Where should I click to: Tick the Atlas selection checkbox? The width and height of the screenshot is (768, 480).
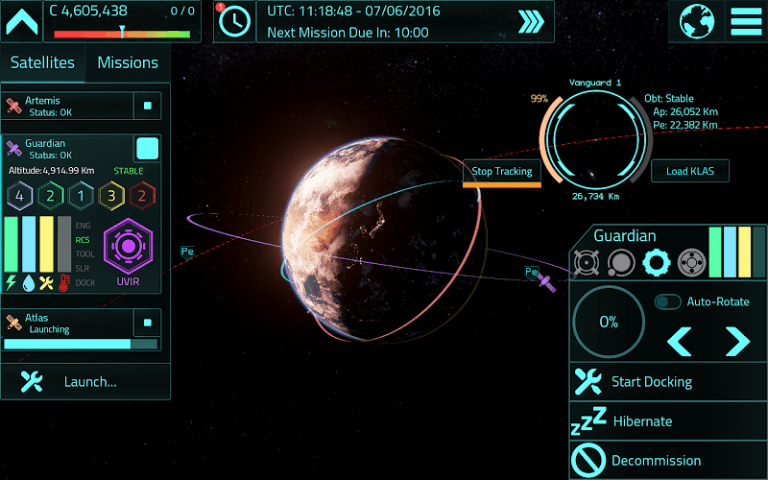click(x=147, y=323)
